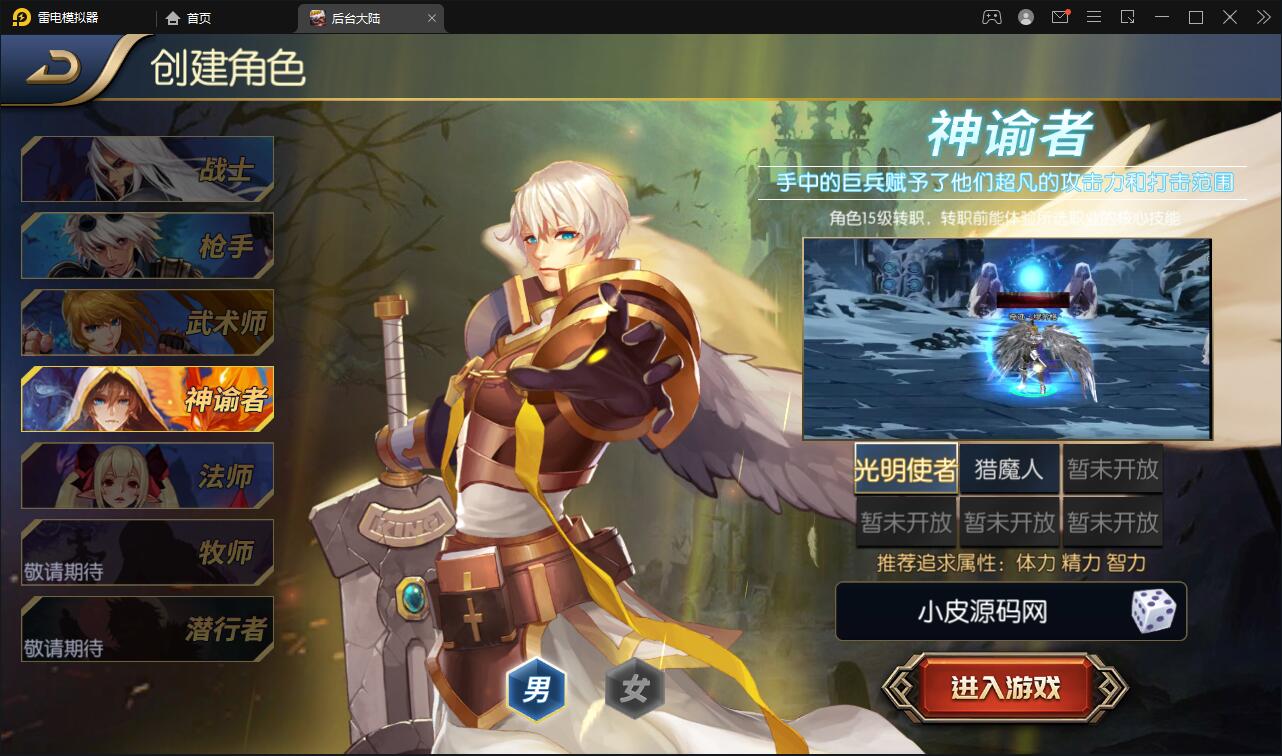Image resolution: width=1282 pixels, height=756 pixels.
Task: Click the user profile icon in title bar
Action: [x=1024, y=17]
